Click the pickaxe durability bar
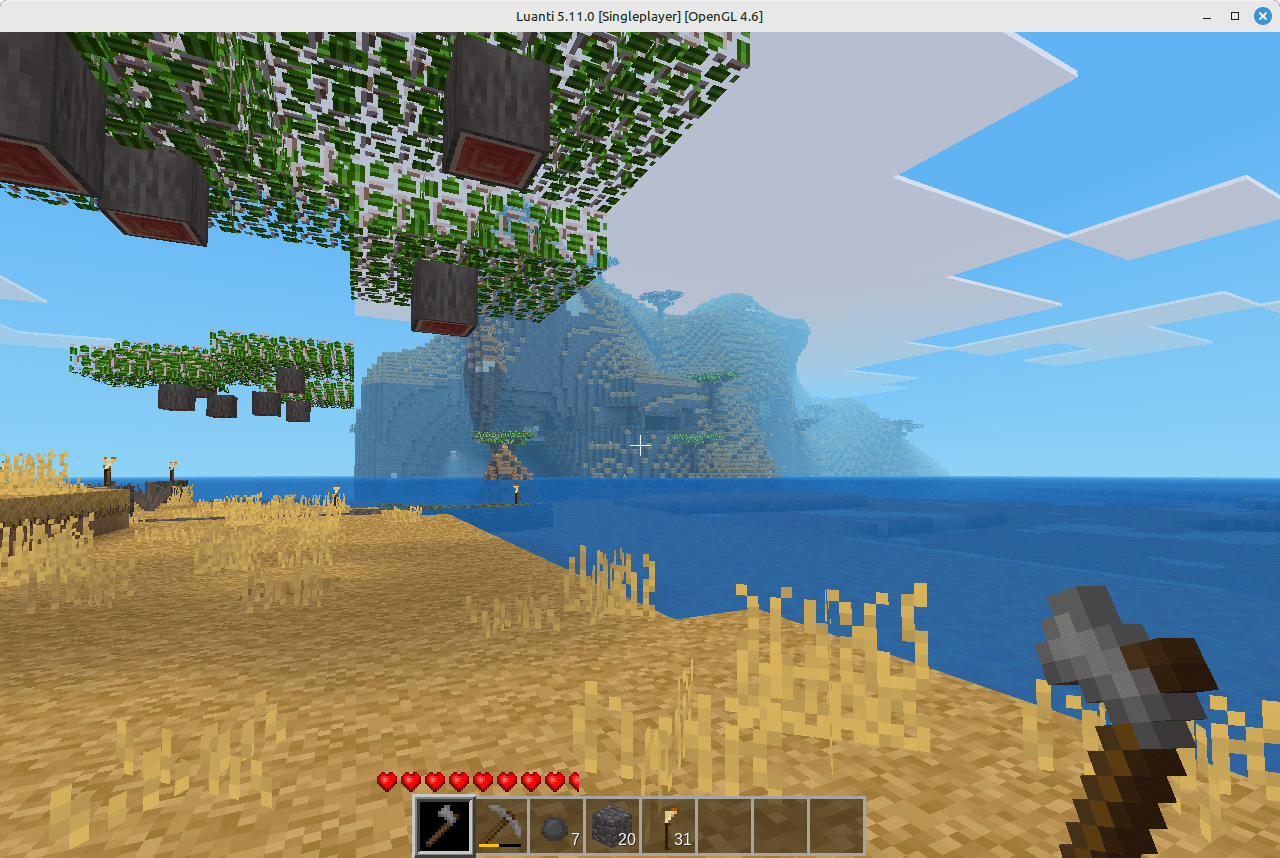Screen dimensions: 1280x858 click(499, 843)
